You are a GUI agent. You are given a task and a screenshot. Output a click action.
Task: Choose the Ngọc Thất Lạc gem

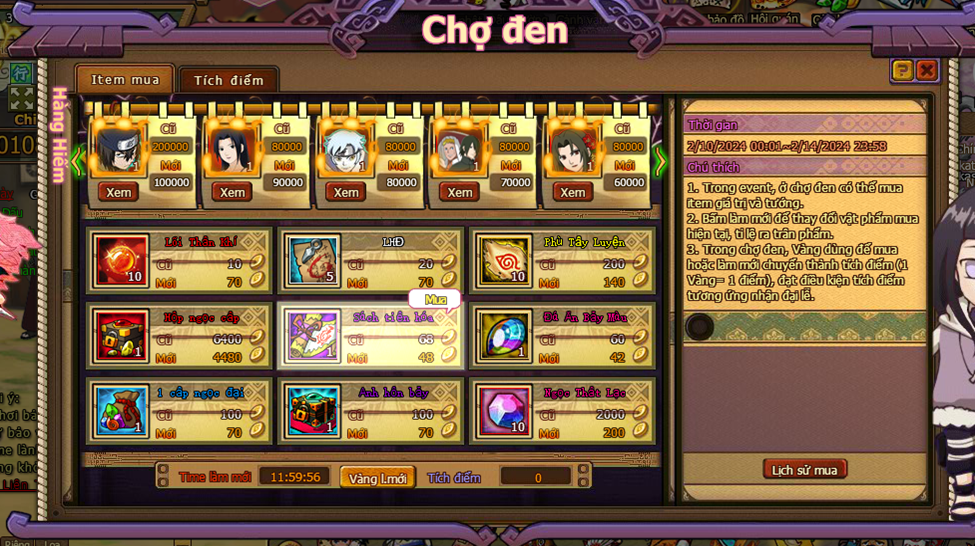(x=503, y=410)
